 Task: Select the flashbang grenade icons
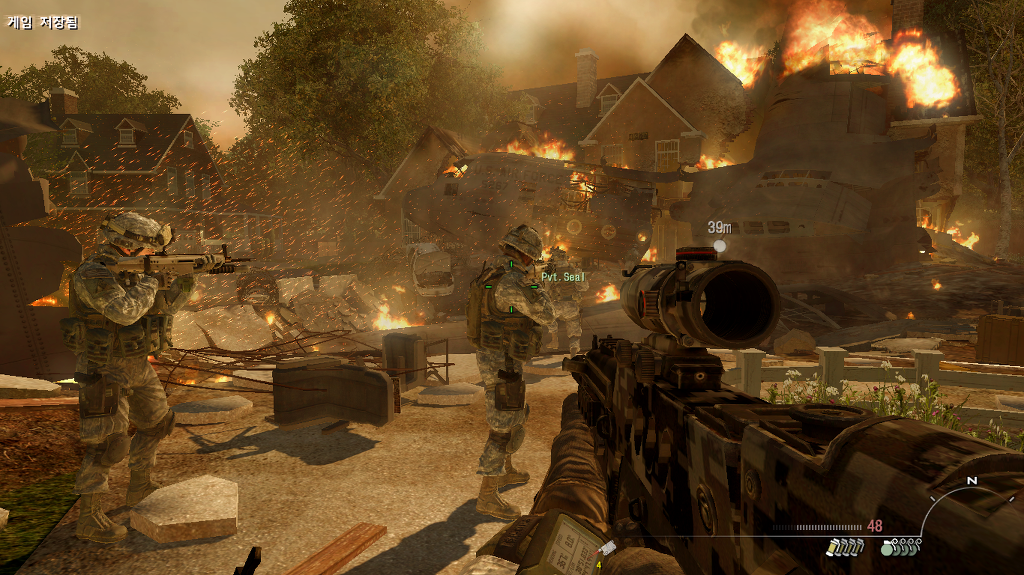(x=844, y=546)
